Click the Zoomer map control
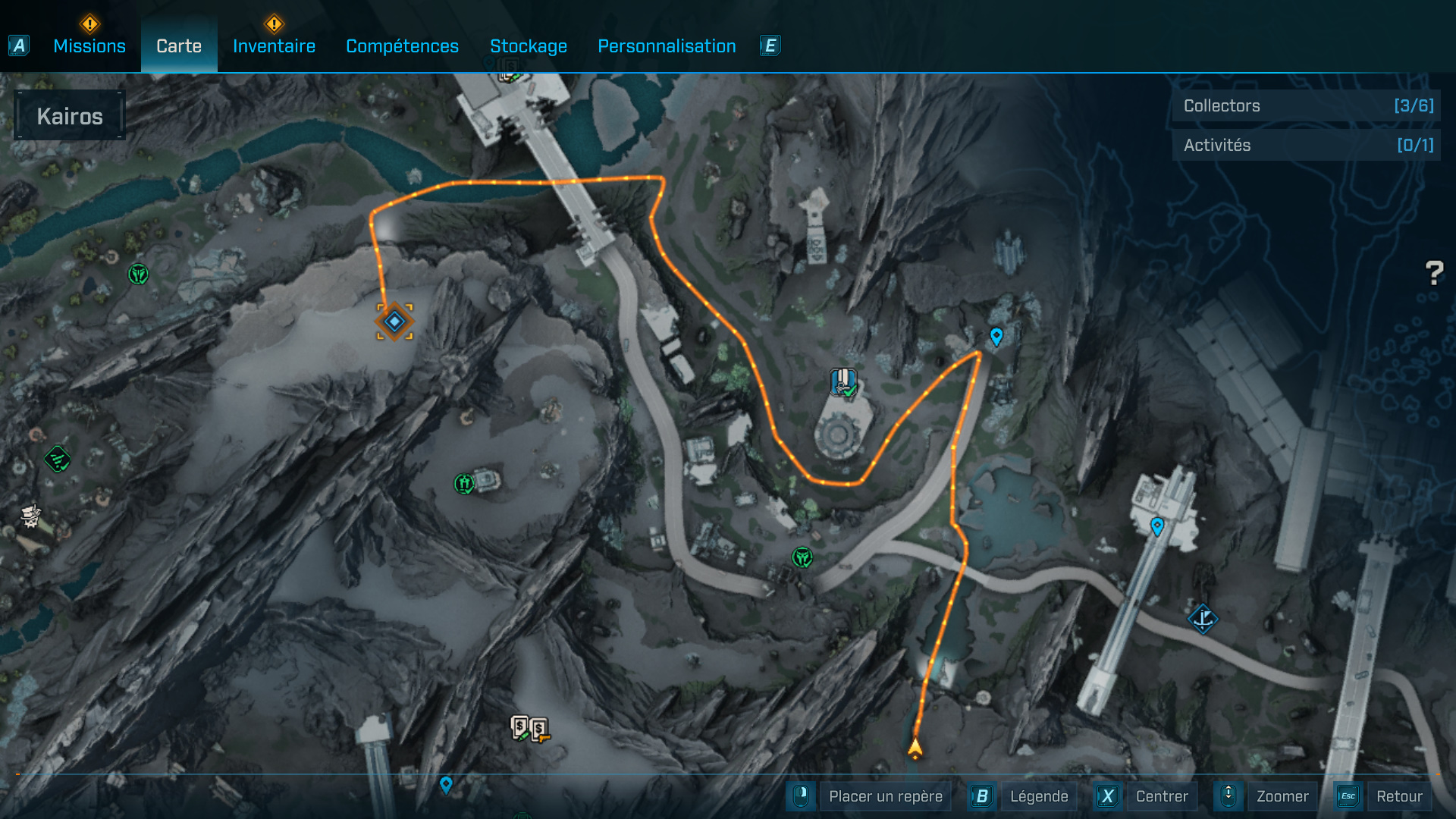 click(x=1282, y=796)
